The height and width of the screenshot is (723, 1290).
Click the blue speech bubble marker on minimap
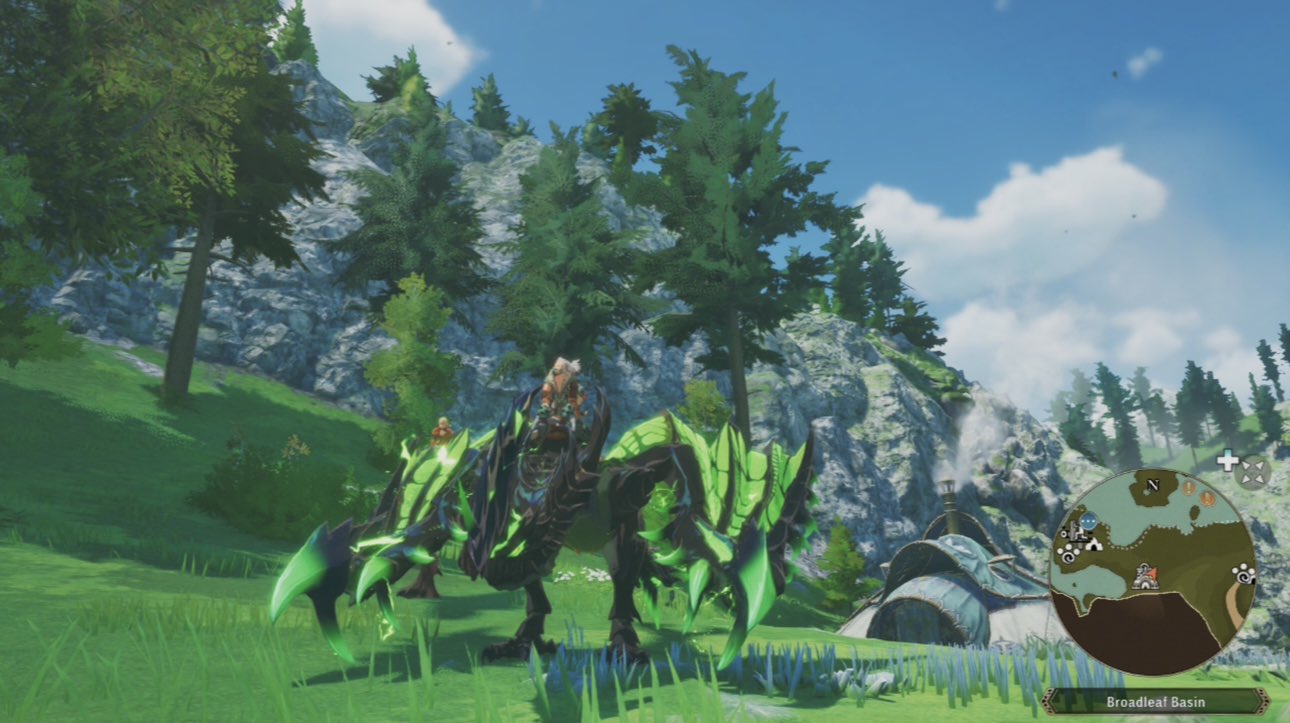pyautogui.click(x=1088, y=521)
